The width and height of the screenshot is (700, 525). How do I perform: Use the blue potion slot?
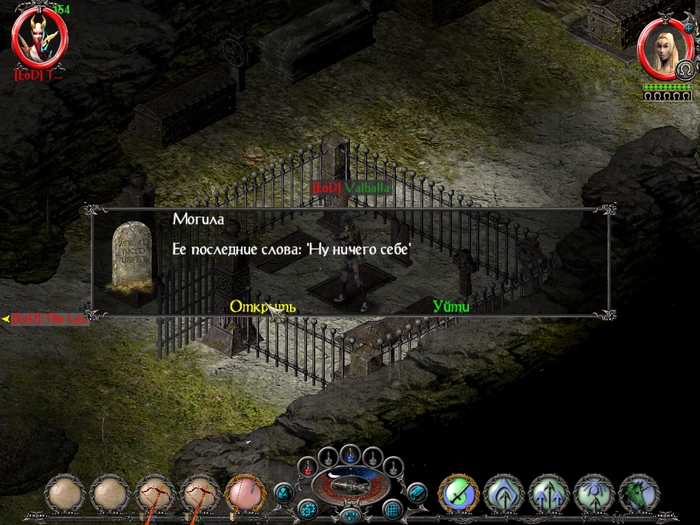(x=349, y=456)
